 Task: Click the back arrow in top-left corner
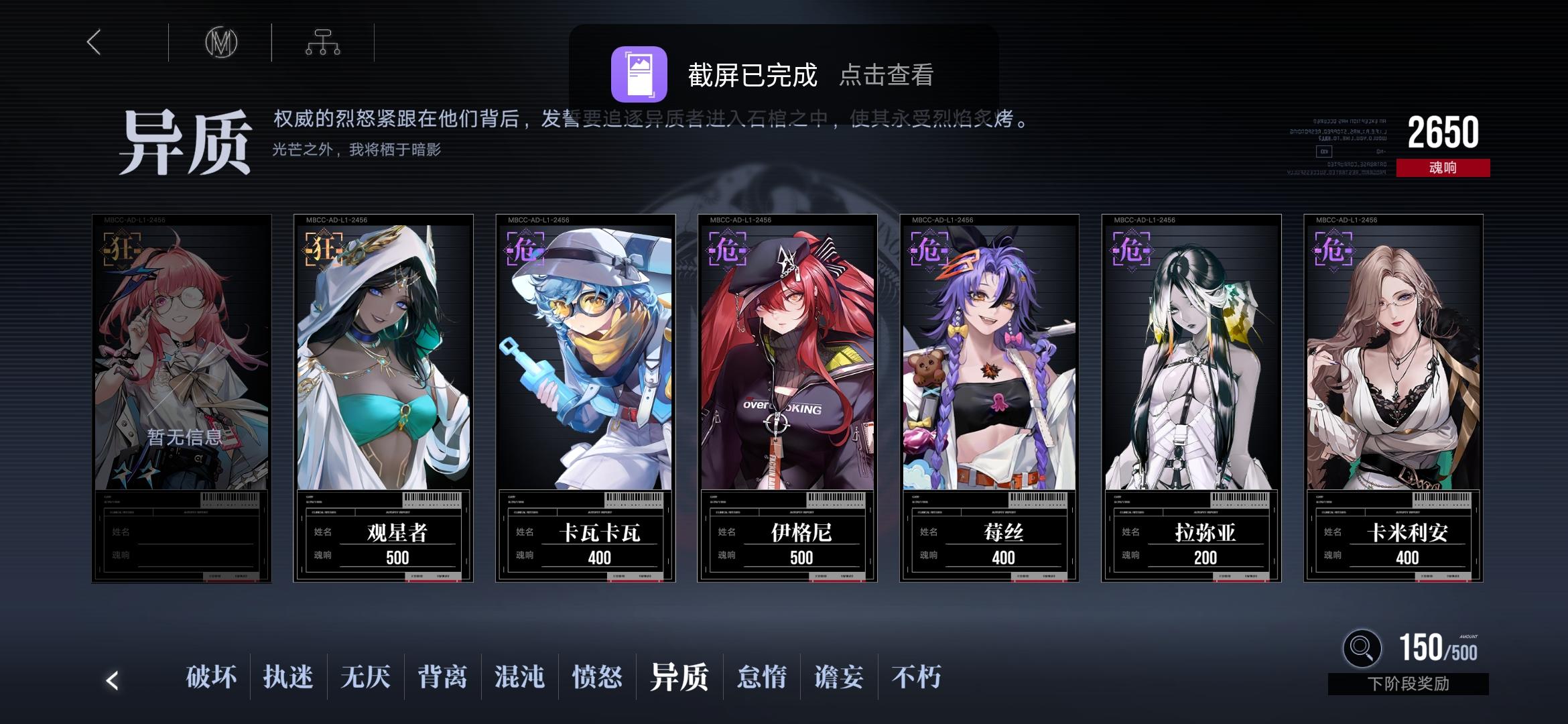click(x=94, y=42)
